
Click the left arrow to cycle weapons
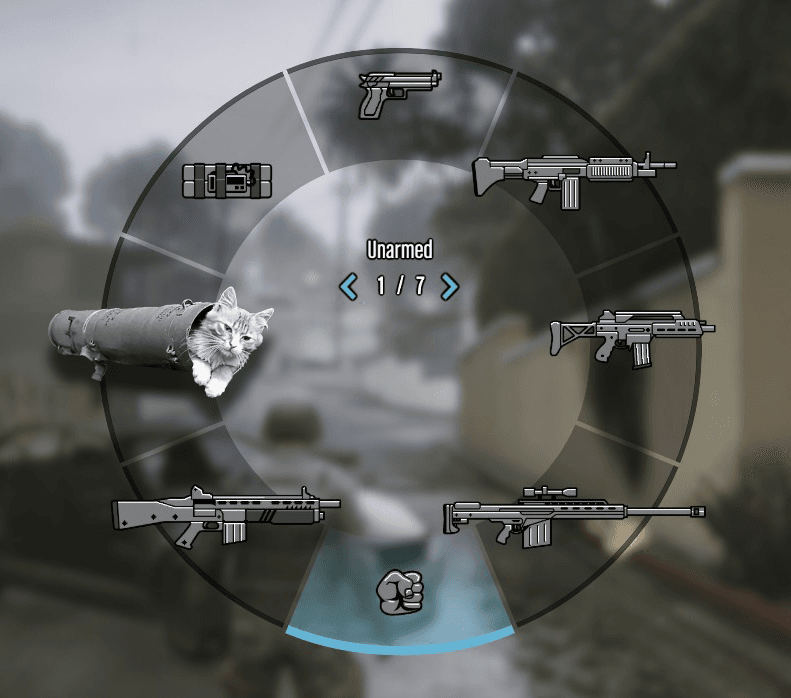pos(348,287)
